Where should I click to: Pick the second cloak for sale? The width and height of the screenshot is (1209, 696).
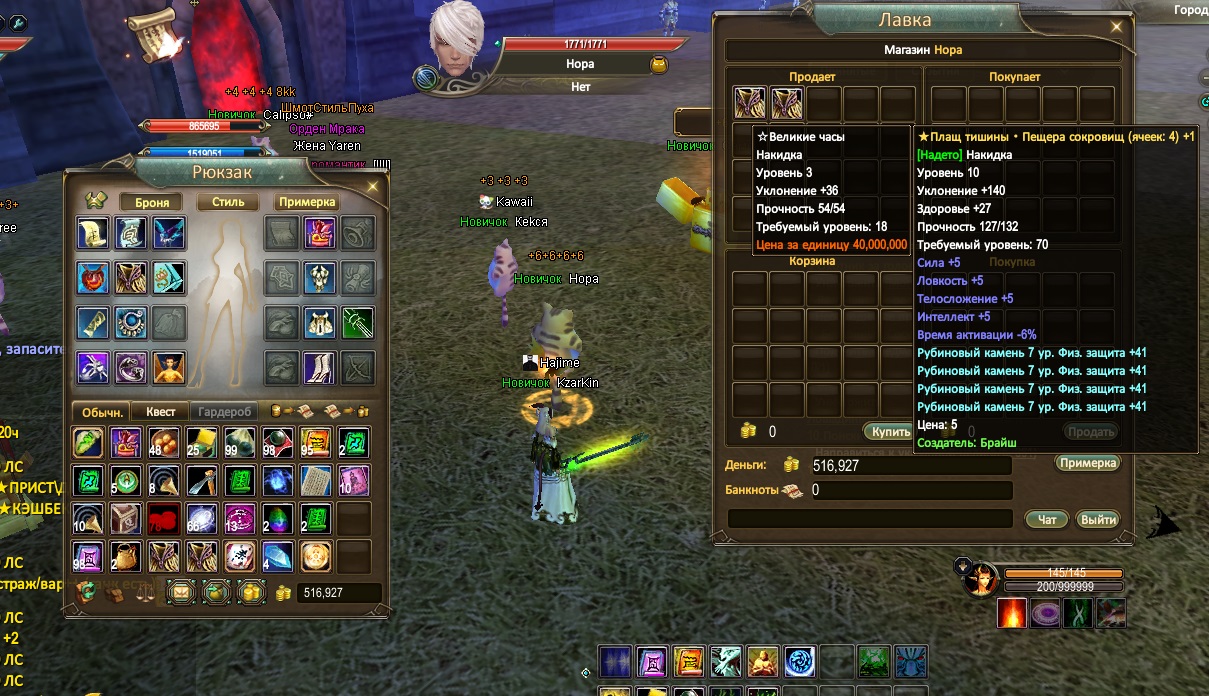point(787,103)
